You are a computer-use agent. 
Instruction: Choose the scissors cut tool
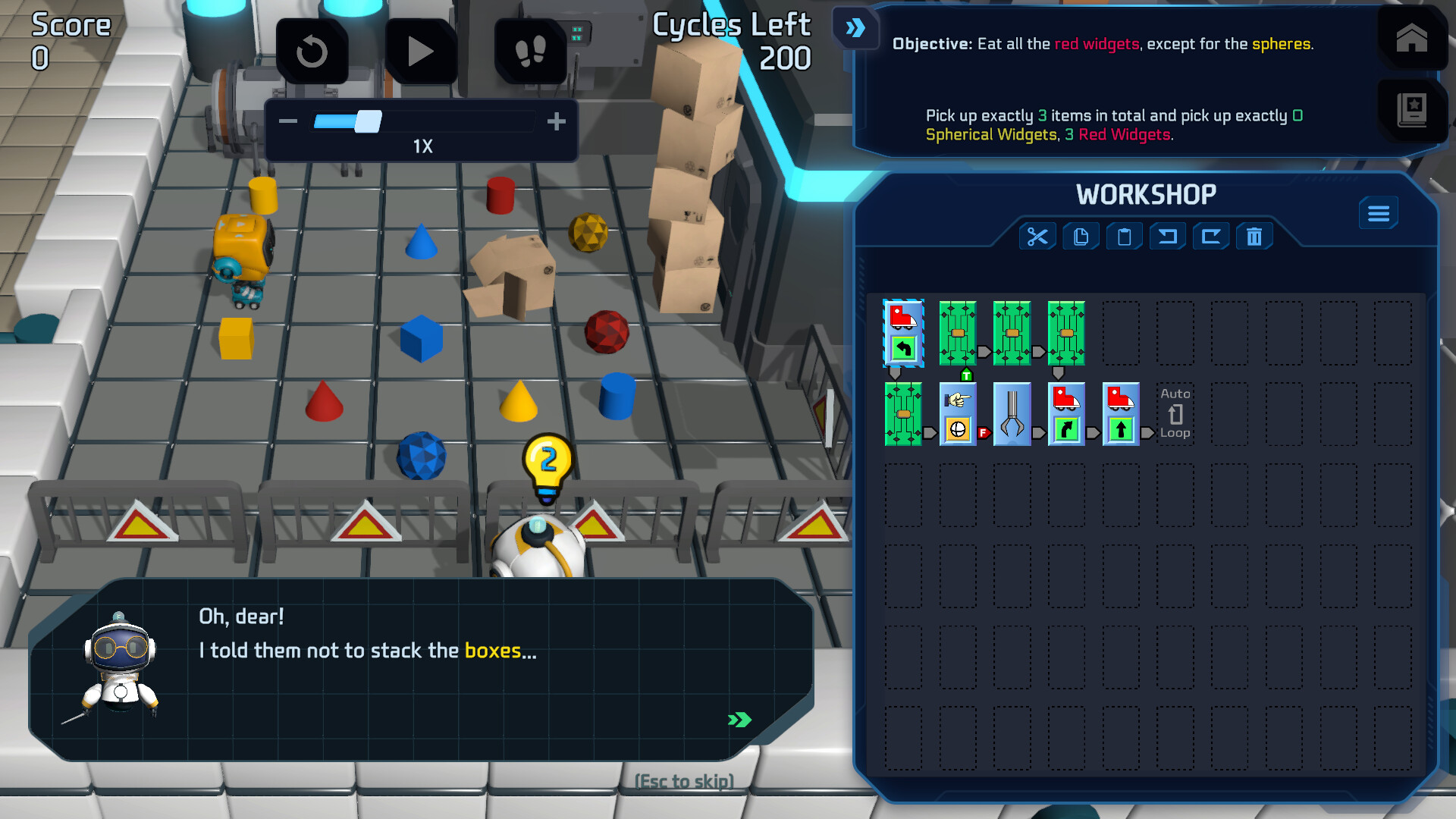[x=1037, y=237]
